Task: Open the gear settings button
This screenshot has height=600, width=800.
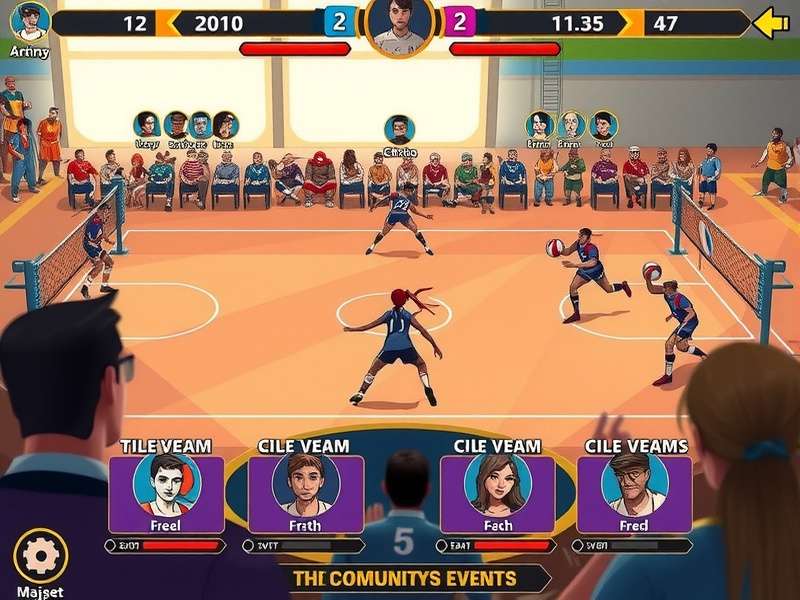Action: coord(41,556)
